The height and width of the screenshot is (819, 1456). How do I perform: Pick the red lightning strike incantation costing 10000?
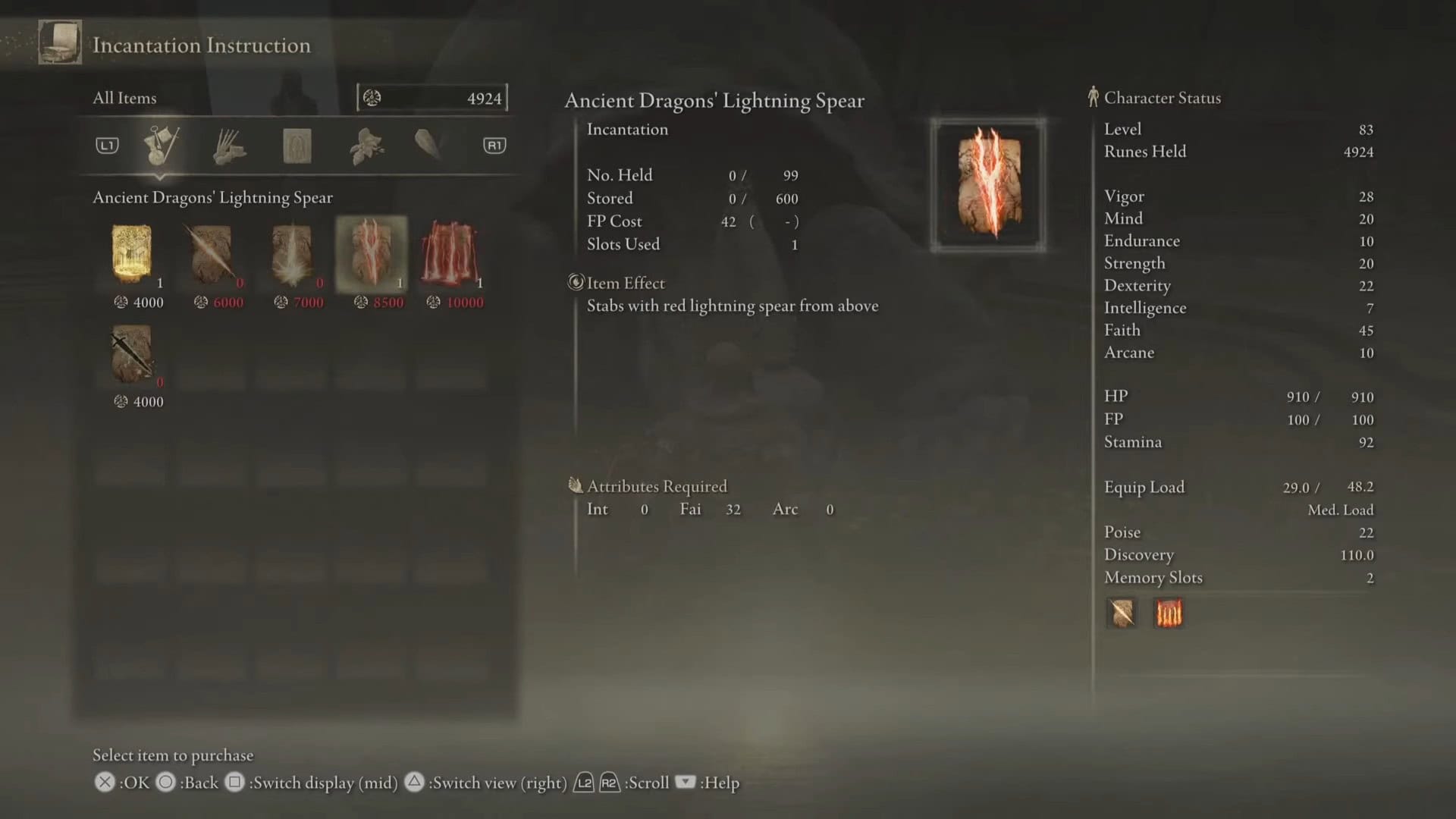451,255
